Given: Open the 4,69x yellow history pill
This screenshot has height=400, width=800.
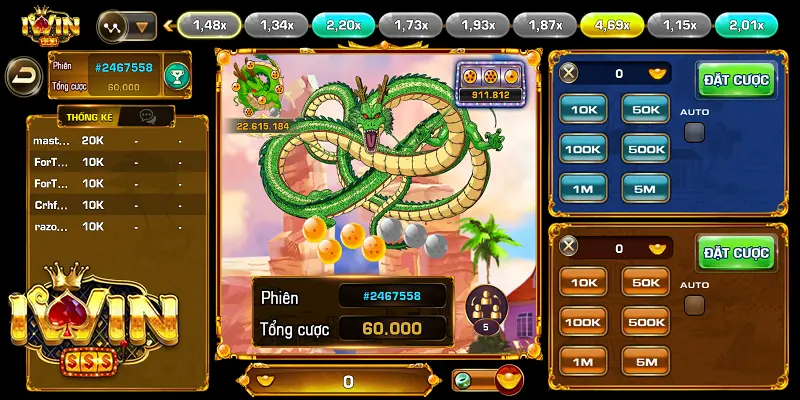Looking at the screenshot, I should [x=611, y=24].
